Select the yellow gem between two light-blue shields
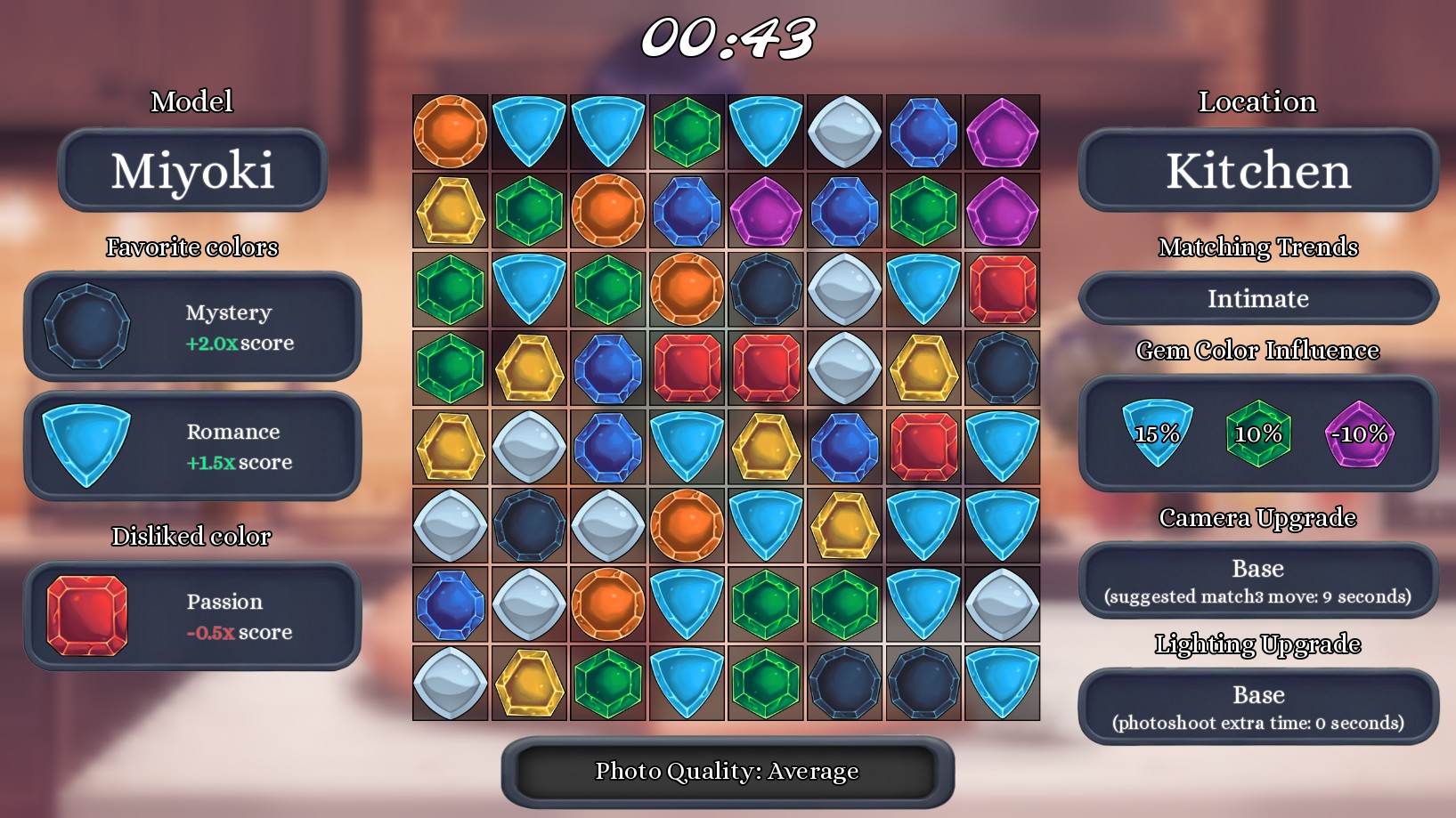1456x818 pixels. tap(845, 526)
